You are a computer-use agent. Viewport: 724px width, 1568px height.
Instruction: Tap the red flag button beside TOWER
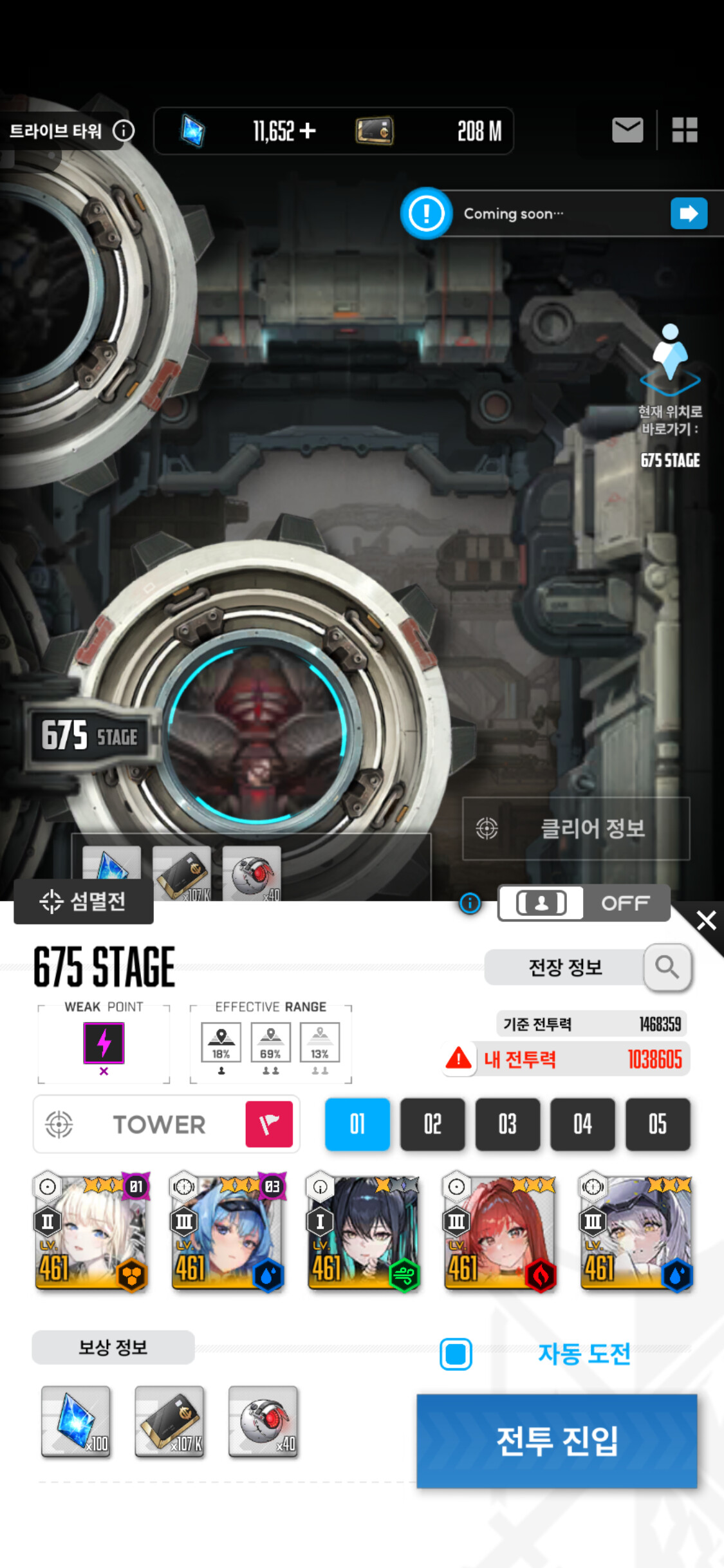pyautogui.click(x=269, y=1124)
